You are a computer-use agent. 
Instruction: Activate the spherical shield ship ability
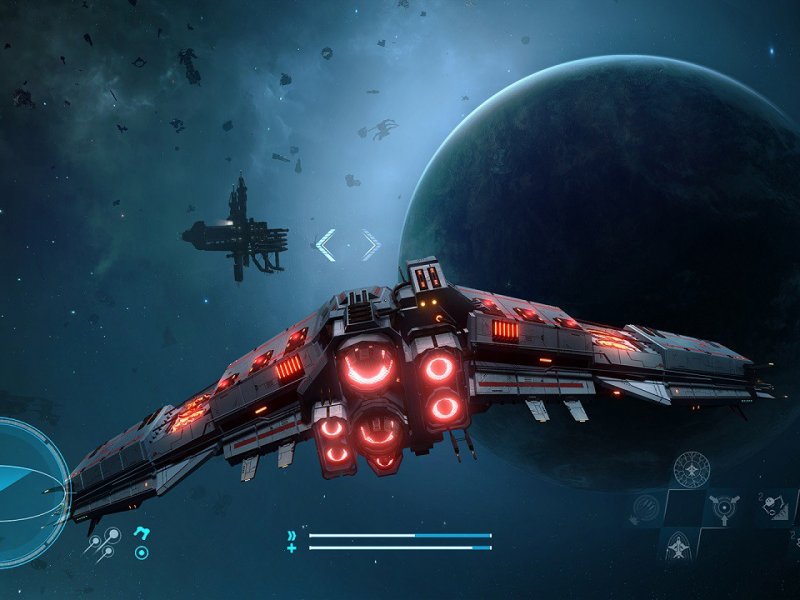pyautogui.click(x=691, y=468)
